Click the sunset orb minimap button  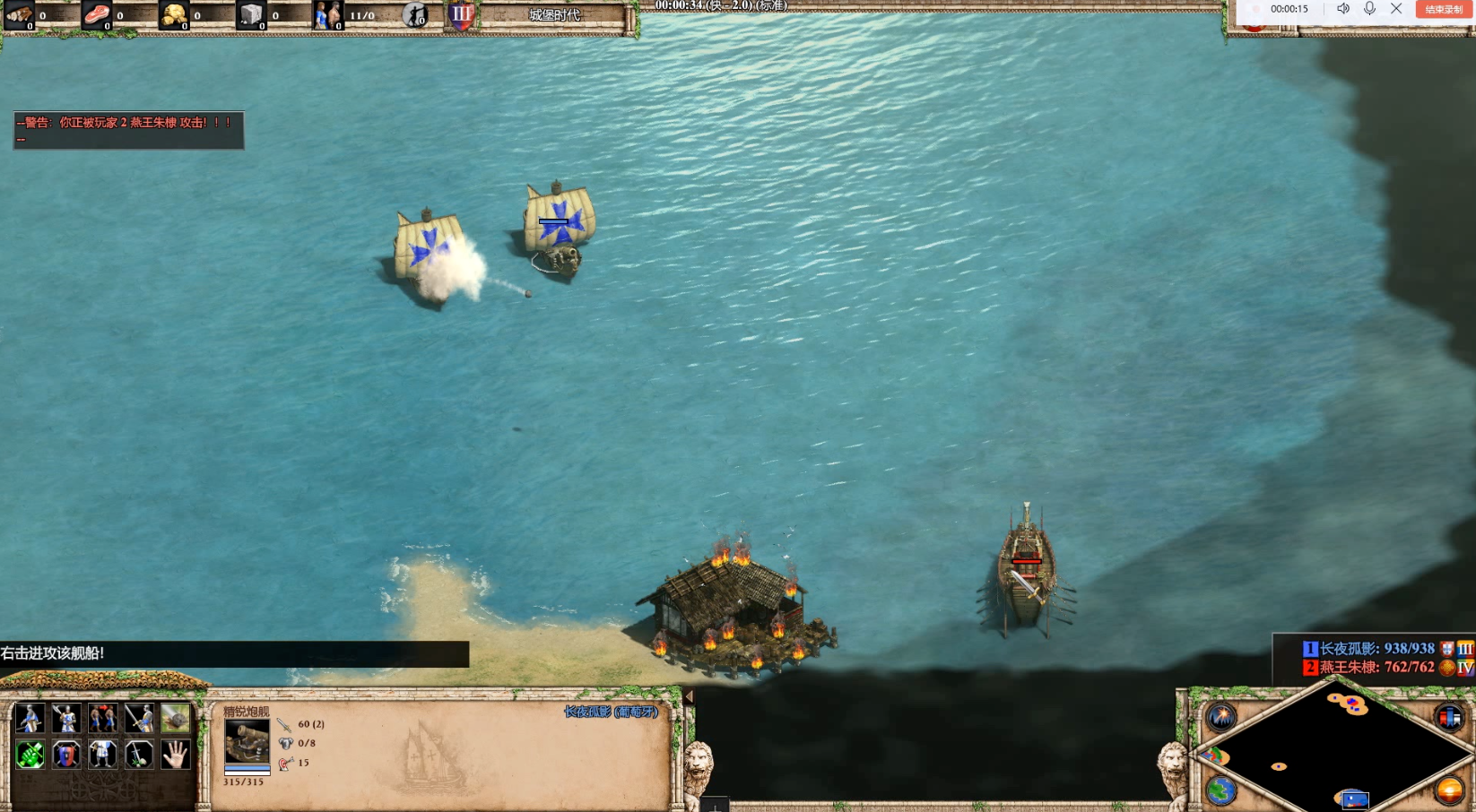coord(1449,790)
